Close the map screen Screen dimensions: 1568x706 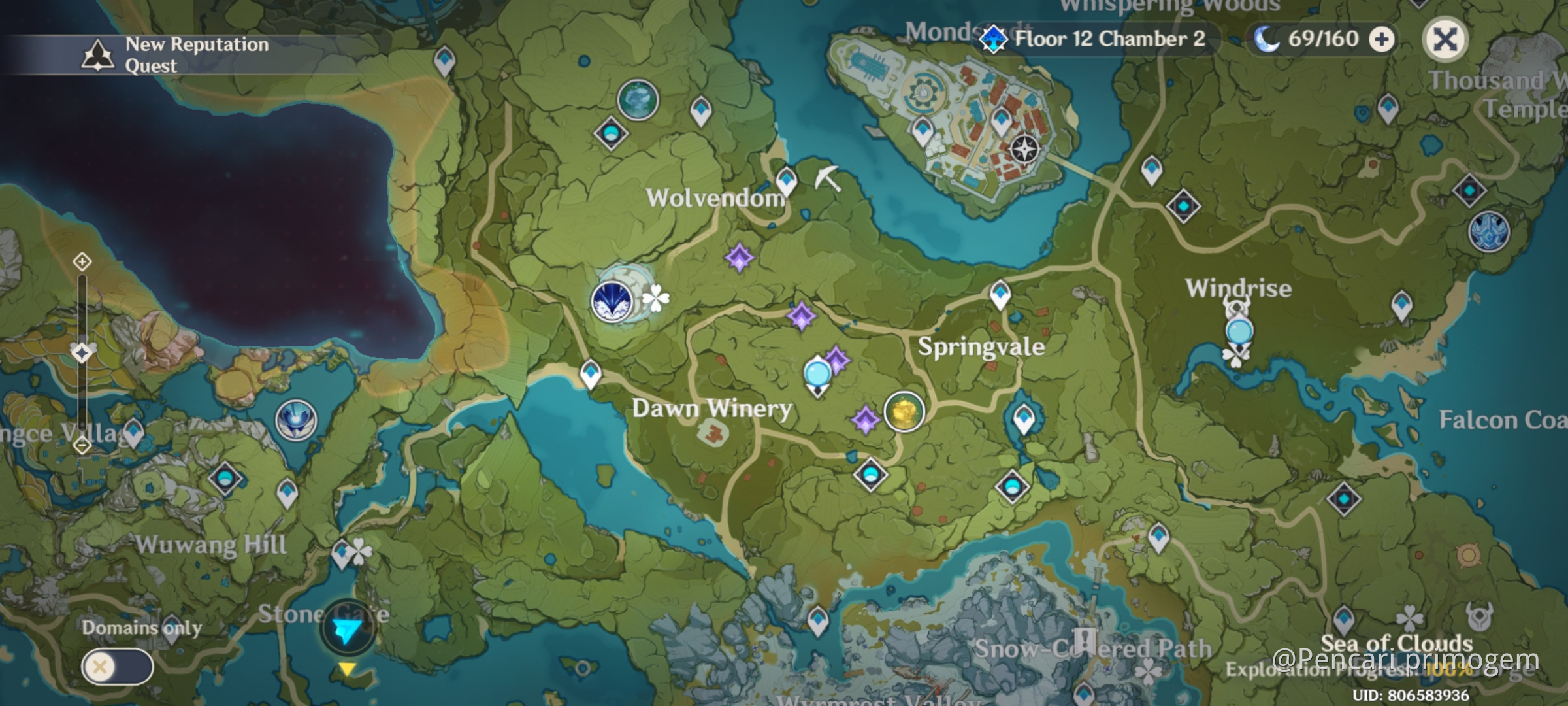[1445, 40]
